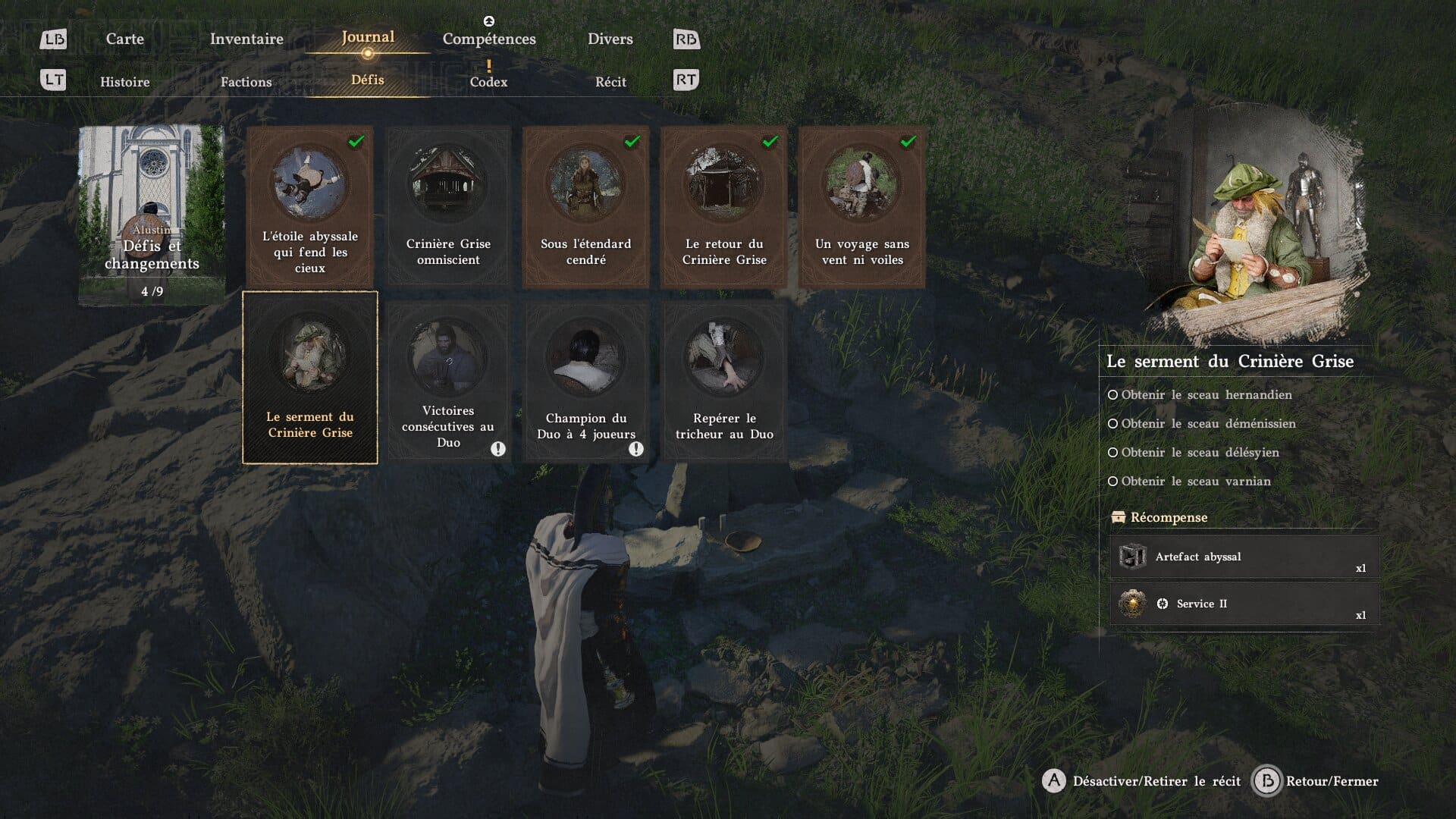The image size is (1456, 819).
Task: Select the Crinière Grise omniscient challenge card
Action: pyautogui.click(x=448, y=206)
